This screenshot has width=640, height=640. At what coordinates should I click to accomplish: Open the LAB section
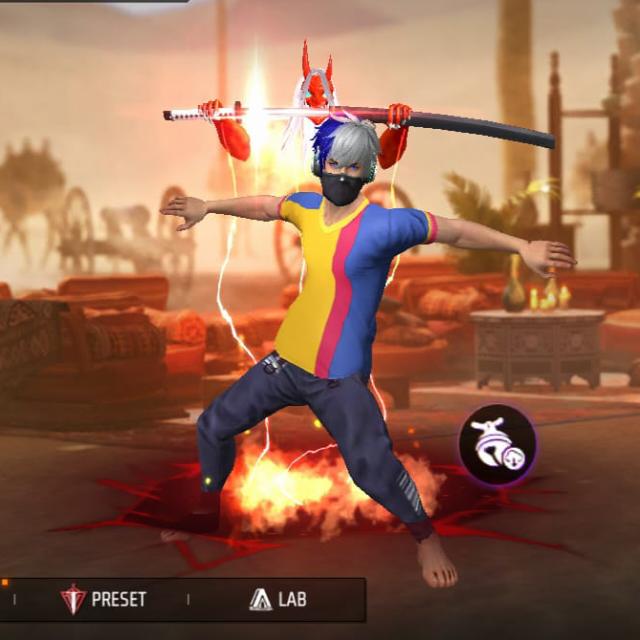tap(277, 599)
